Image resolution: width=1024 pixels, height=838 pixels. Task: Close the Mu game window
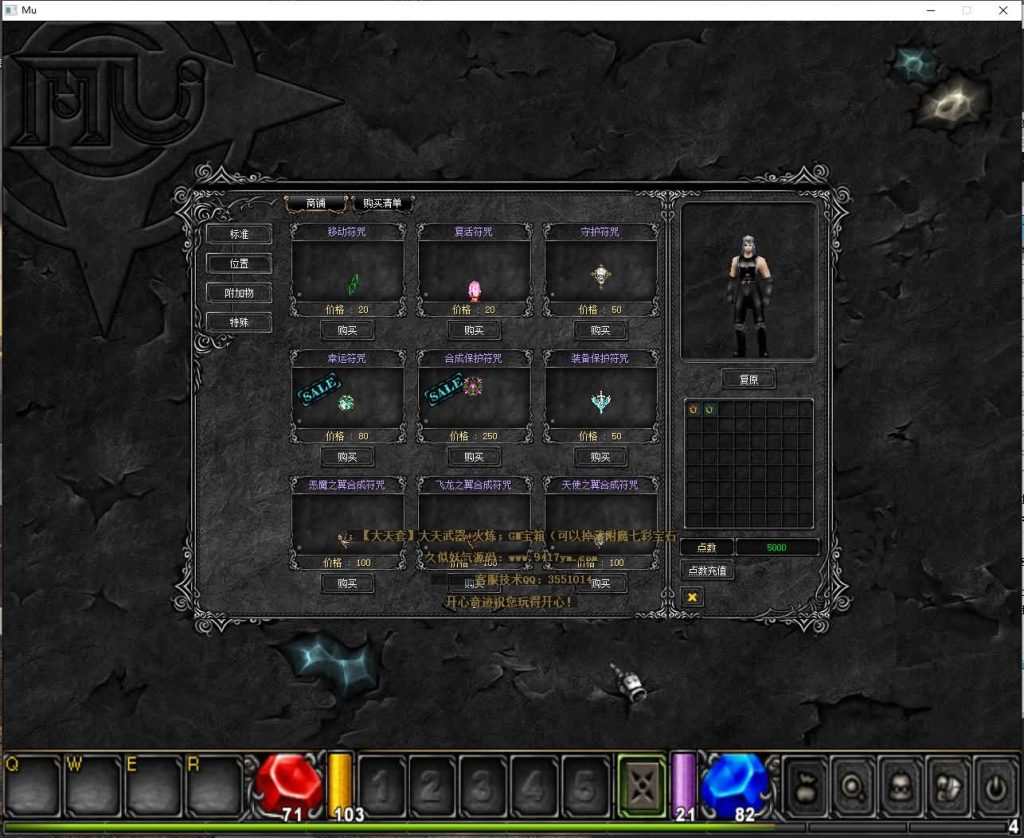(x=1003, y=10)
